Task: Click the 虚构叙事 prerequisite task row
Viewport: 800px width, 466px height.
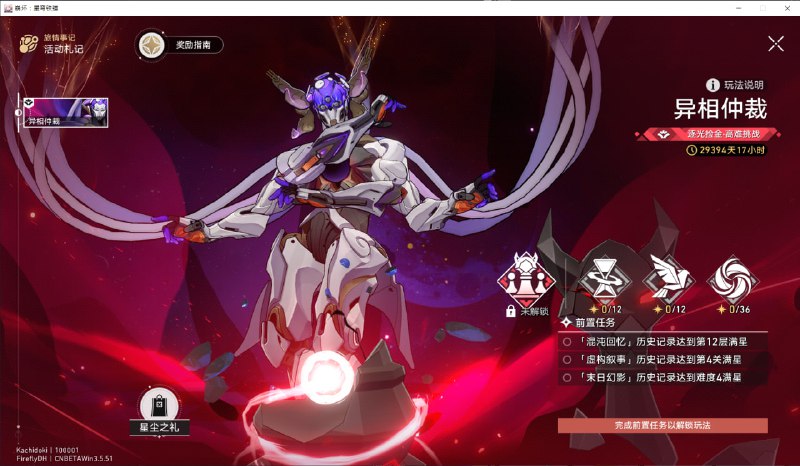Action: (x=660, y=359)
